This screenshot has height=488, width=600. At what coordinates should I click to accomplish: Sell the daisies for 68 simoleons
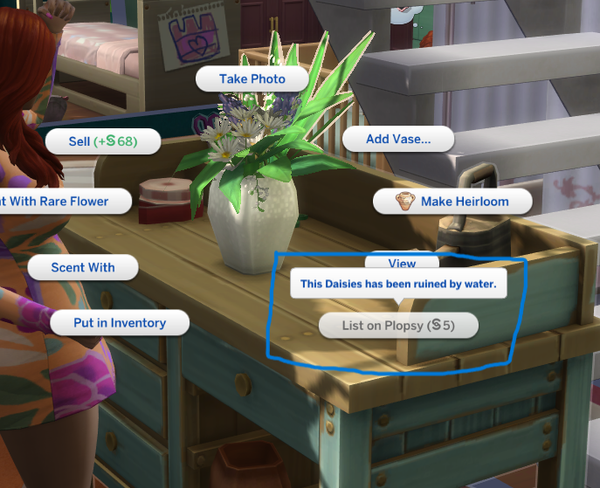point(101,142)
